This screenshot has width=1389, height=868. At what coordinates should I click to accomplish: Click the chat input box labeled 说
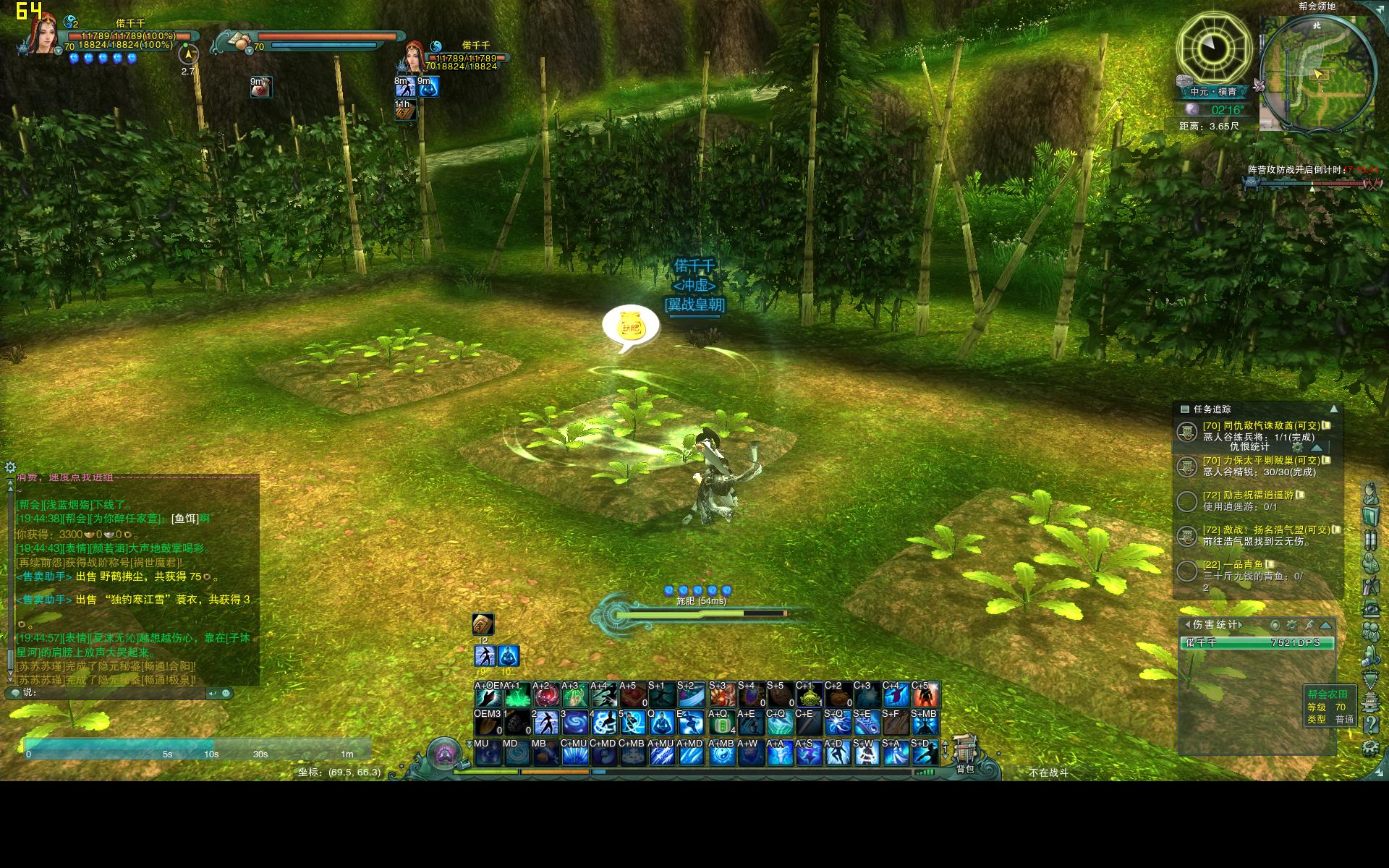(116, 693)
